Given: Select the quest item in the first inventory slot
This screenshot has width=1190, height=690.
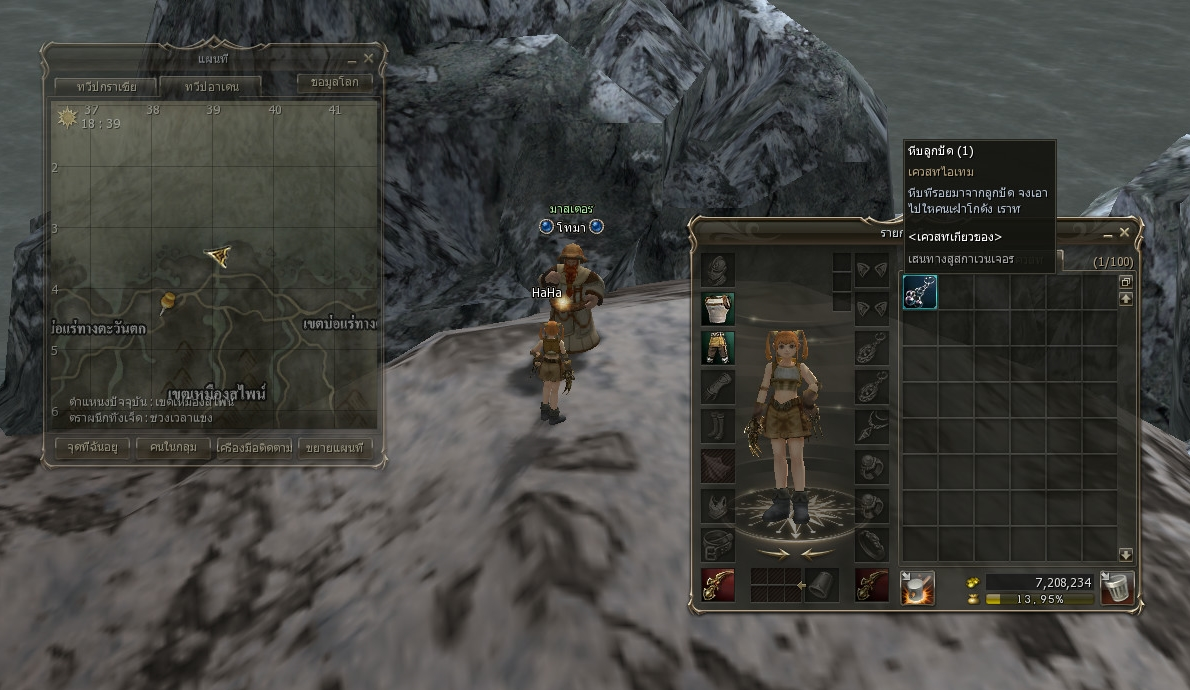Looking at the screenshot, I should [x=920, y=292].
